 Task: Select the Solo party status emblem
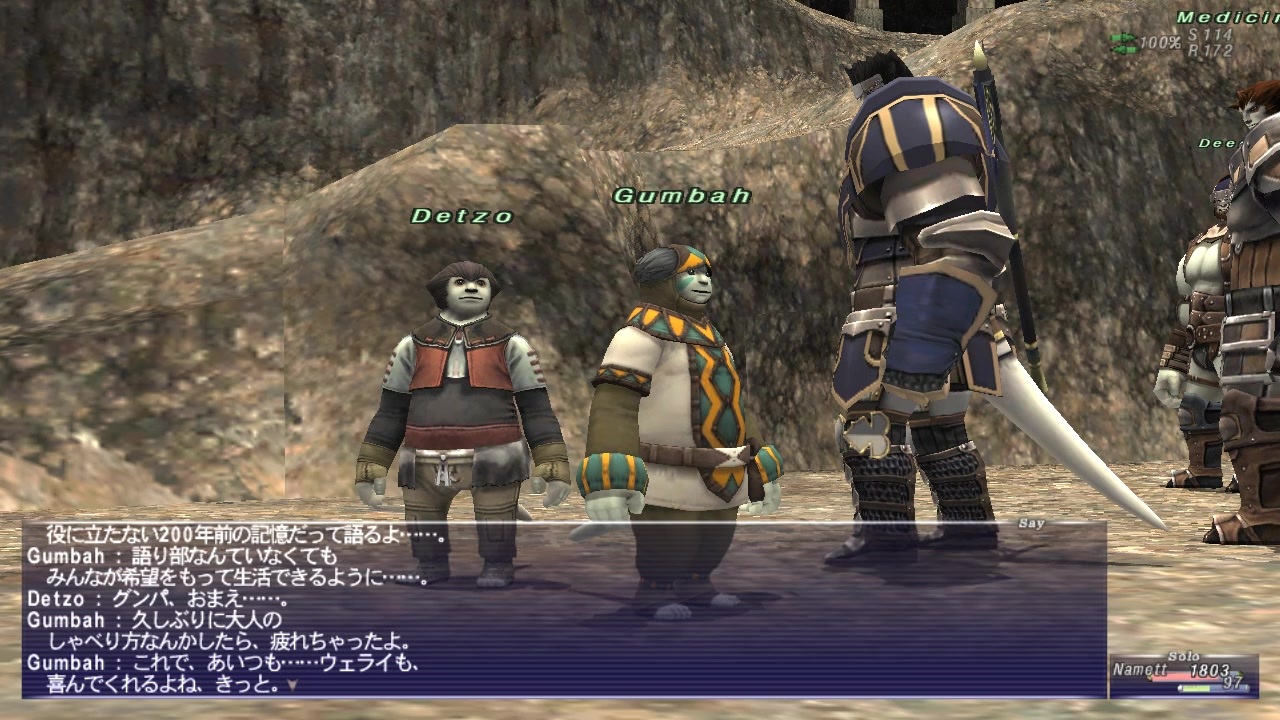pos(1184,656)
